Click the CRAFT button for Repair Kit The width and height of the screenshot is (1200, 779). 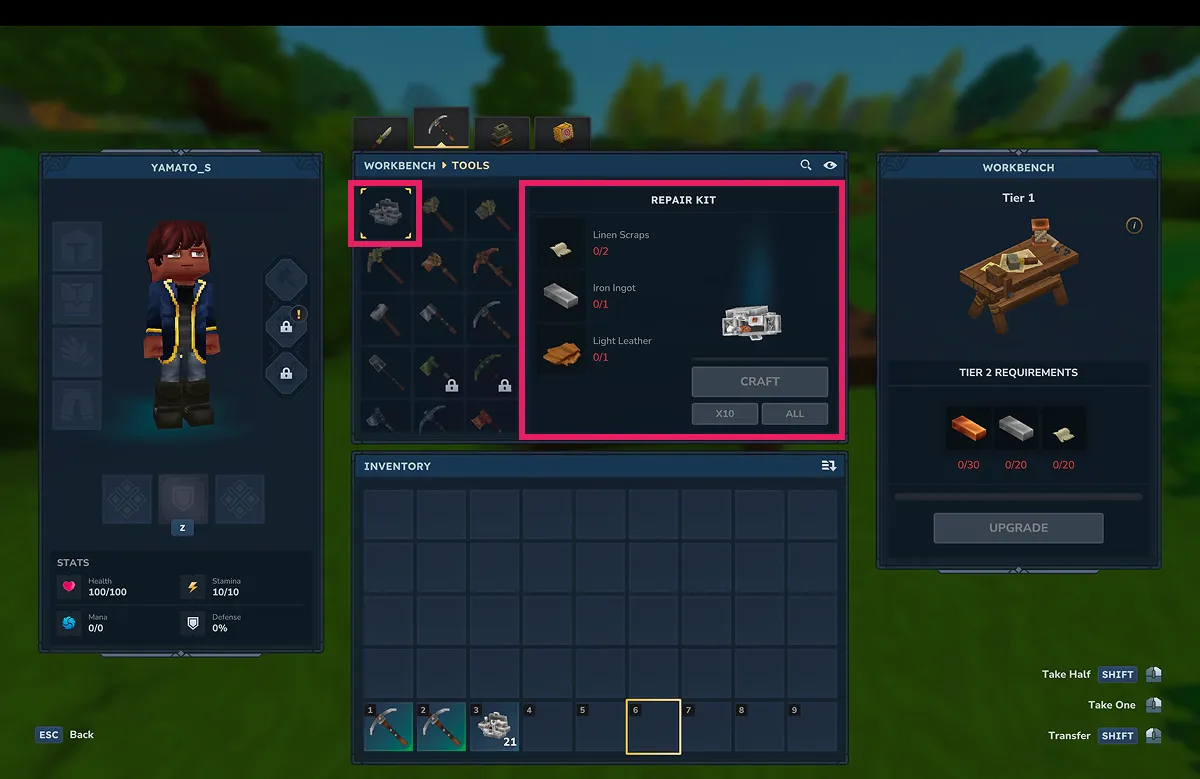point(760,381)
